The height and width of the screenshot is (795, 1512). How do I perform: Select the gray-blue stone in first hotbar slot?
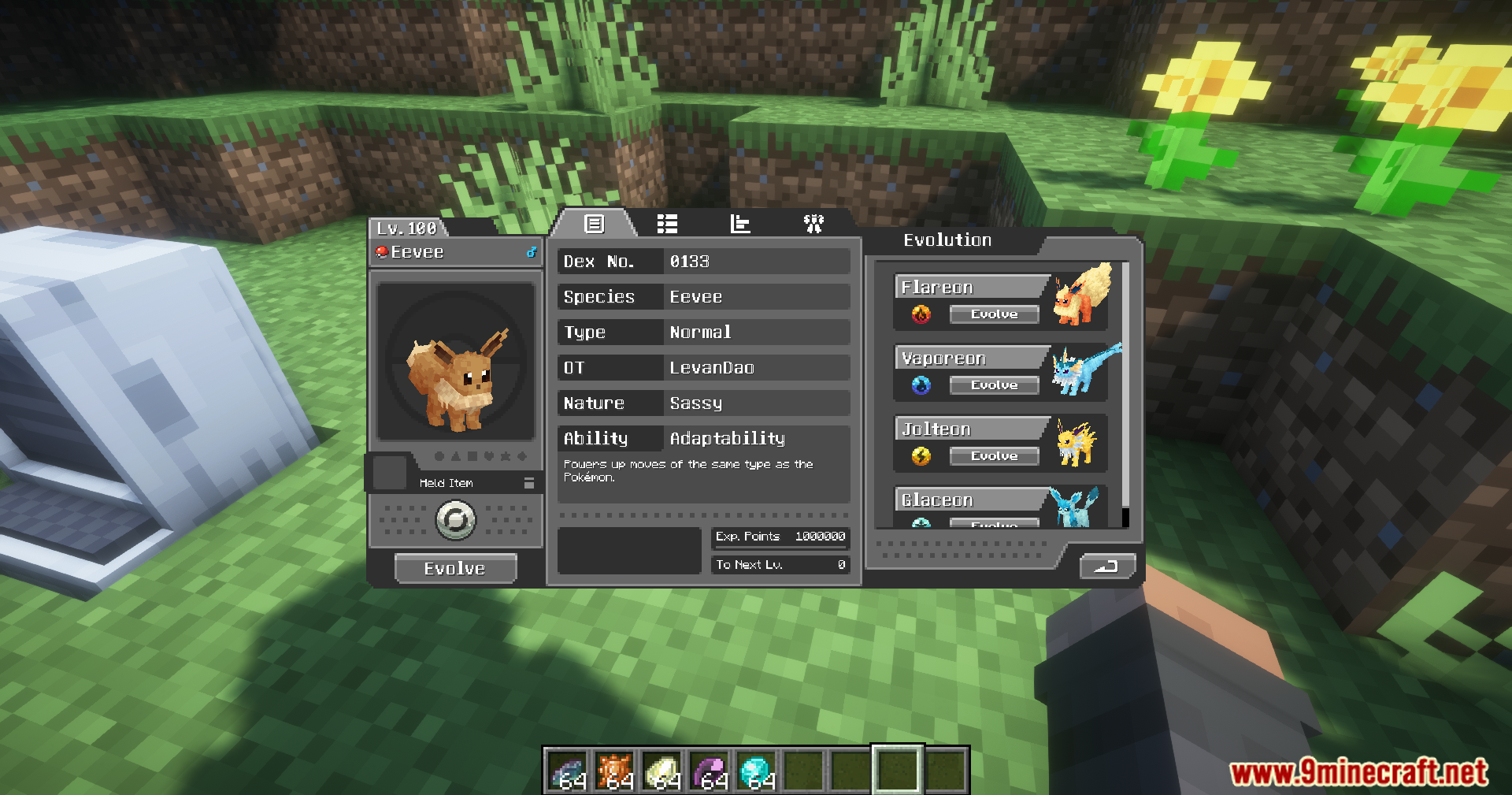(567, 771)
